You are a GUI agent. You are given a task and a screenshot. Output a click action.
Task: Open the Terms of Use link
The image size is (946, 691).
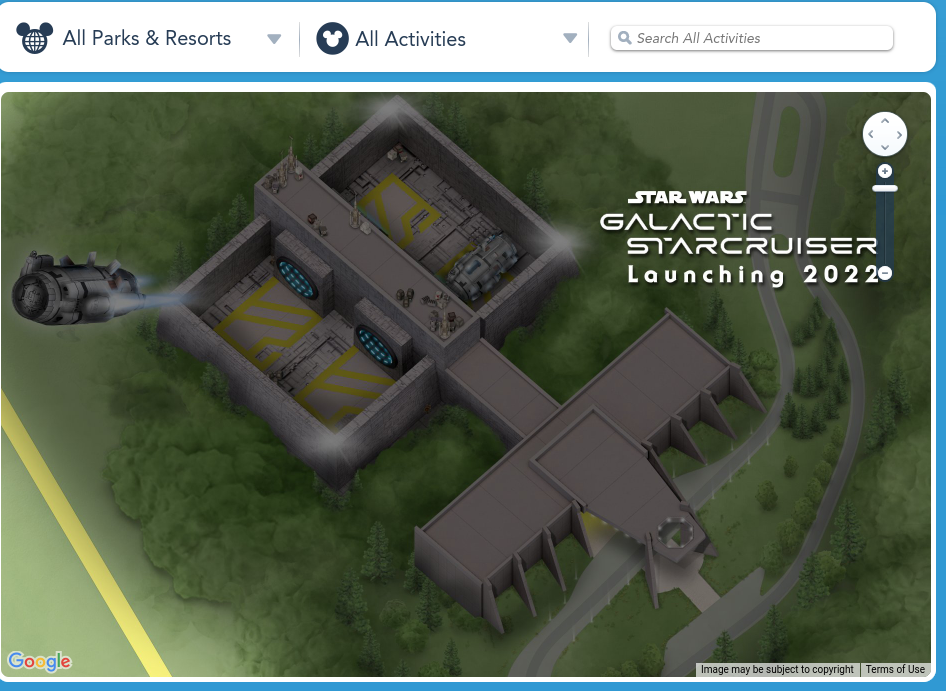895,670
